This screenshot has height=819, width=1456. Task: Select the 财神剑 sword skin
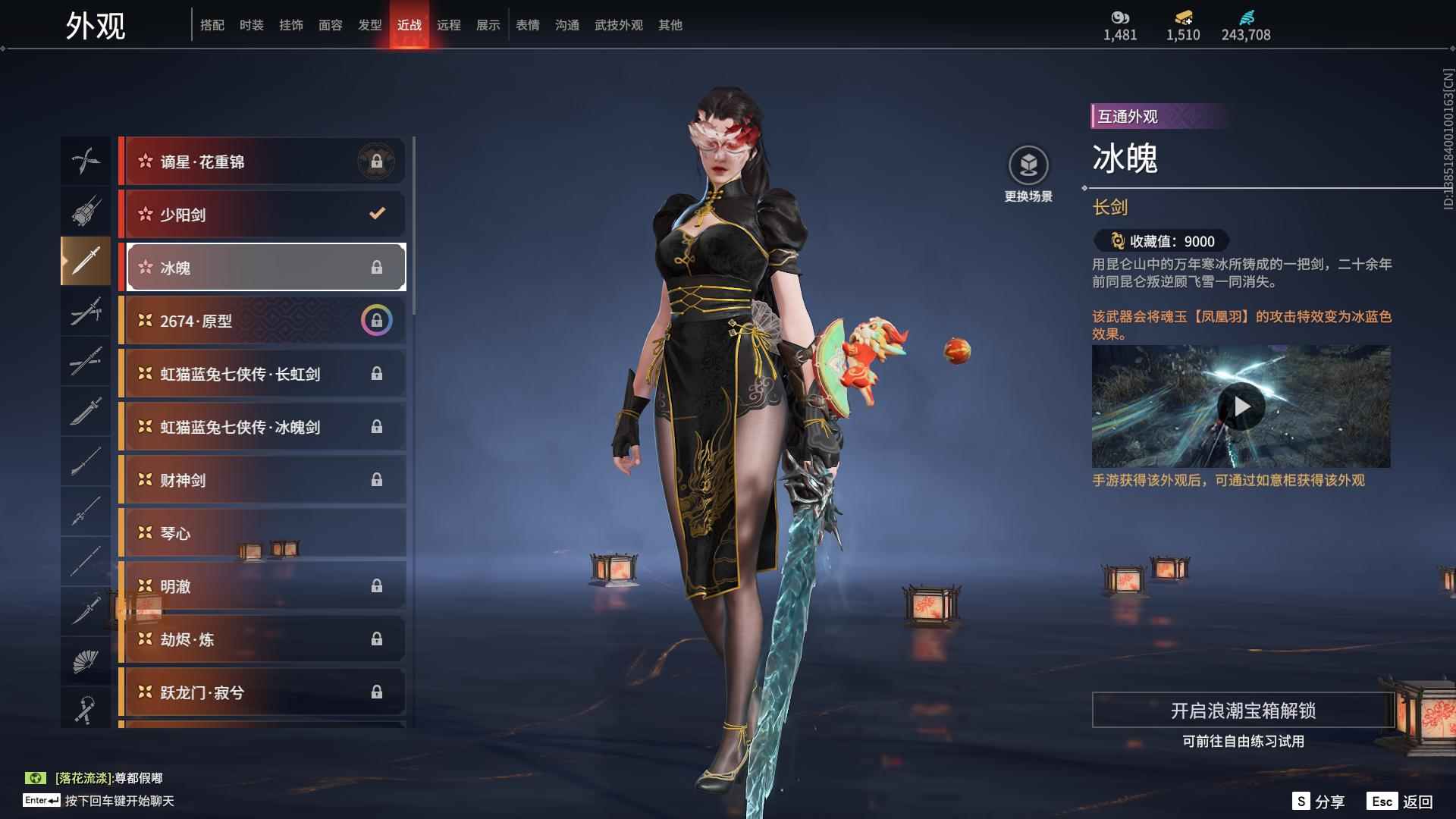pyautogui.click(x=262, y=480)
